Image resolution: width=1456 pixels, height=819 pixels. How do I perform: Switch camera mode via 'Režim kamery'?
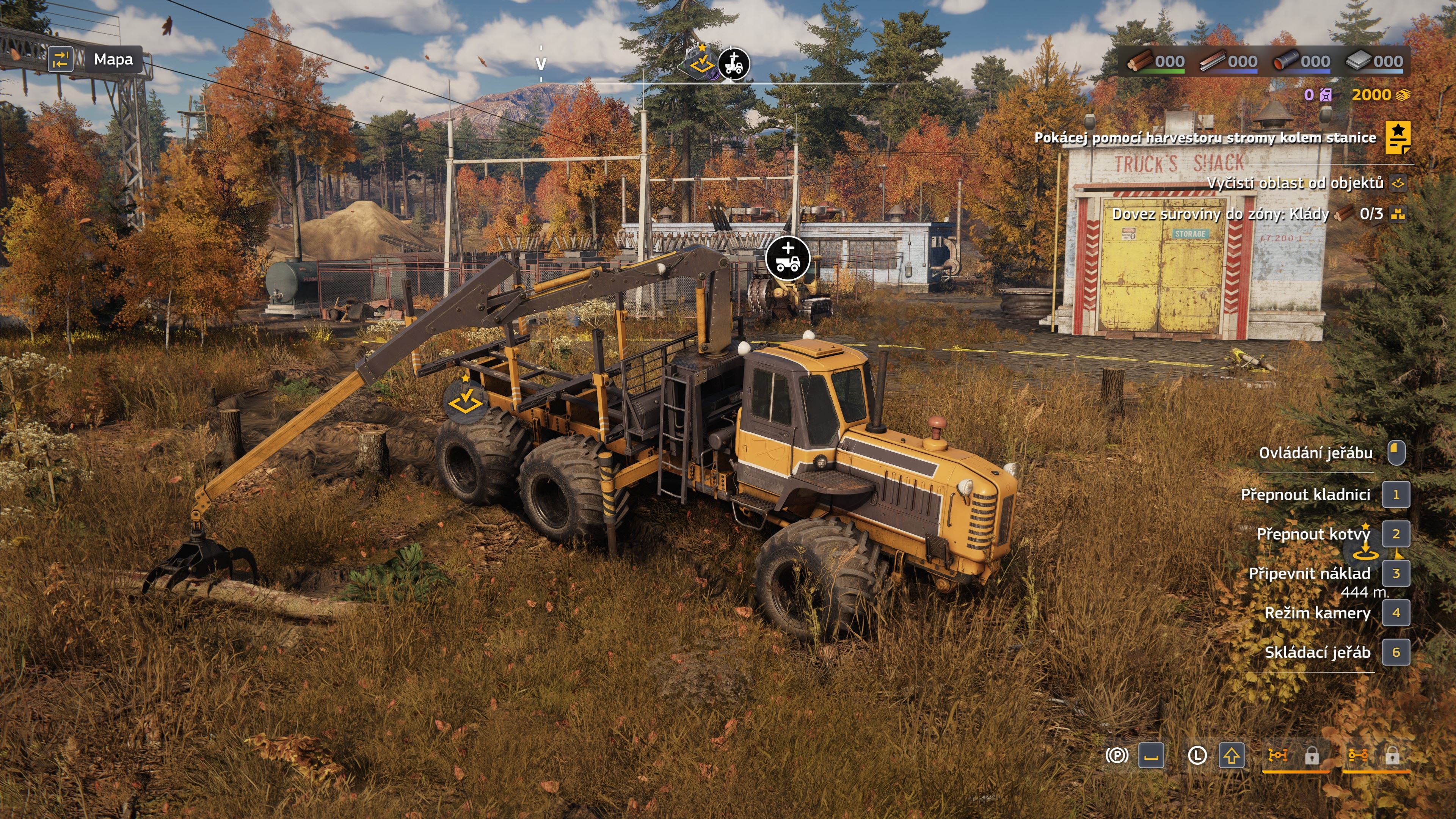point(1317,613)
